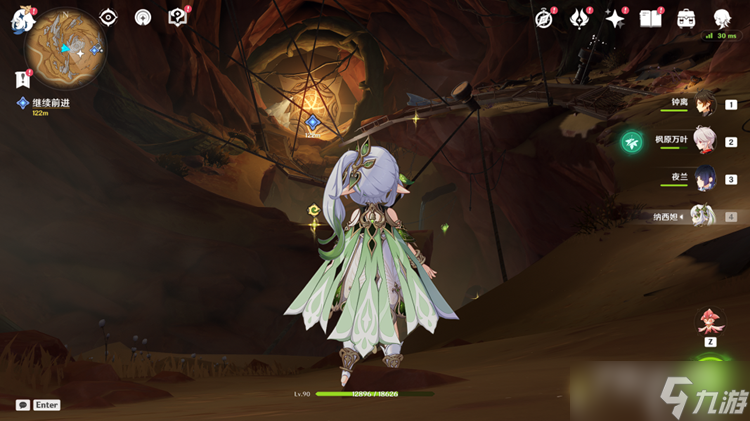Image resolution: width=750 pixels, height=421 pixels.
Task: Open the circular minimap
Action: (x=66, y=48)
